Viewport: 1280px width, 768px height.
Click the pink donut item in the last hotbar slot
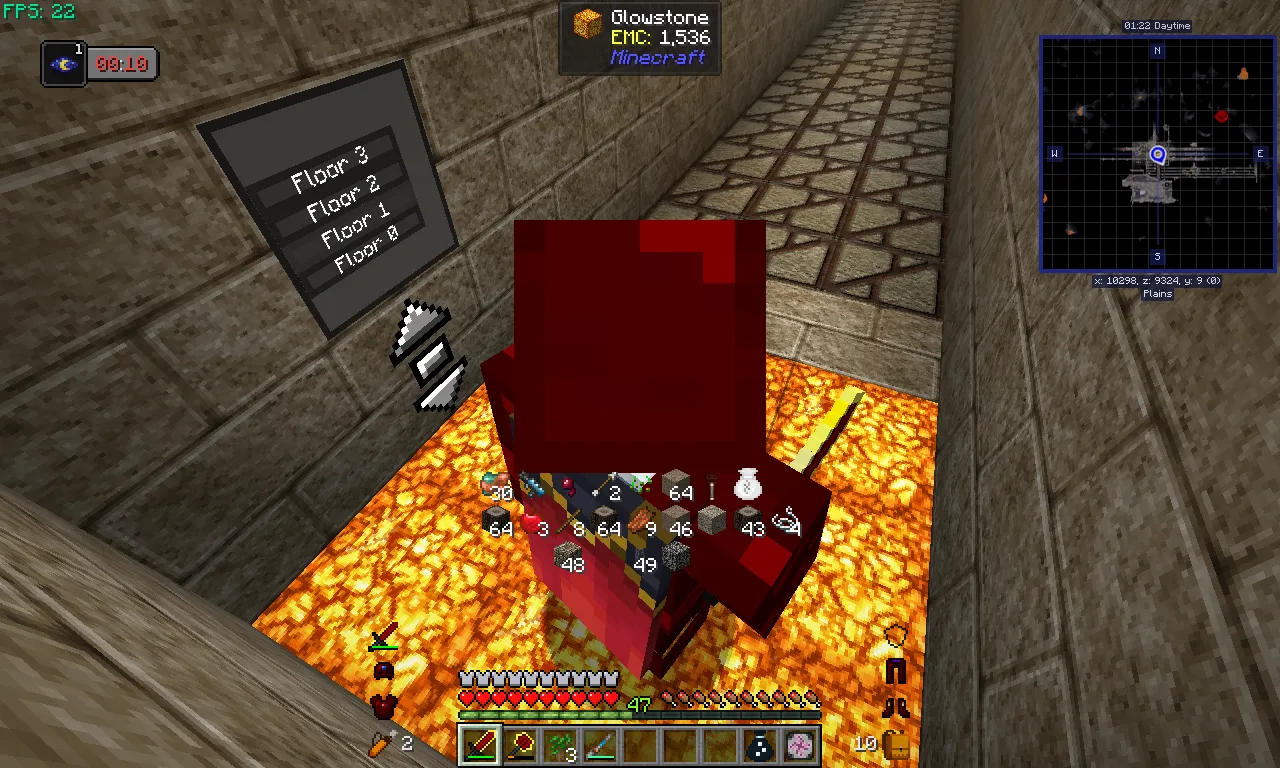(799, 744)
